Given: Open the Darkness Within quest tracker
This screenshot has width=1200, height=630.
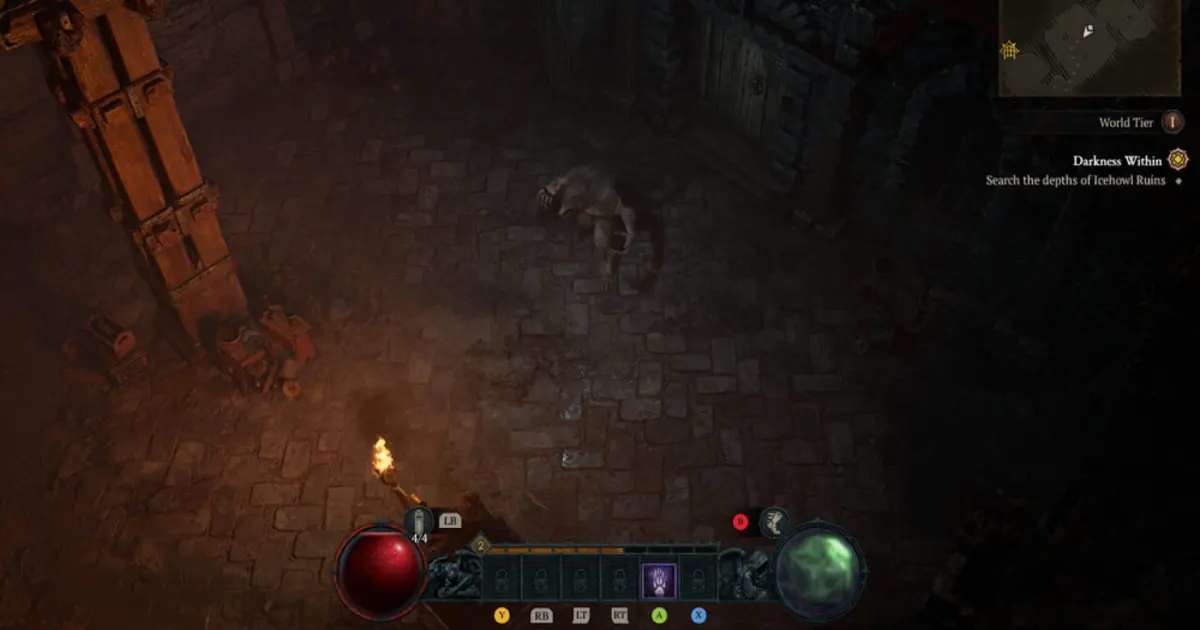Looking at the screenshot, I should [1117, 161].
